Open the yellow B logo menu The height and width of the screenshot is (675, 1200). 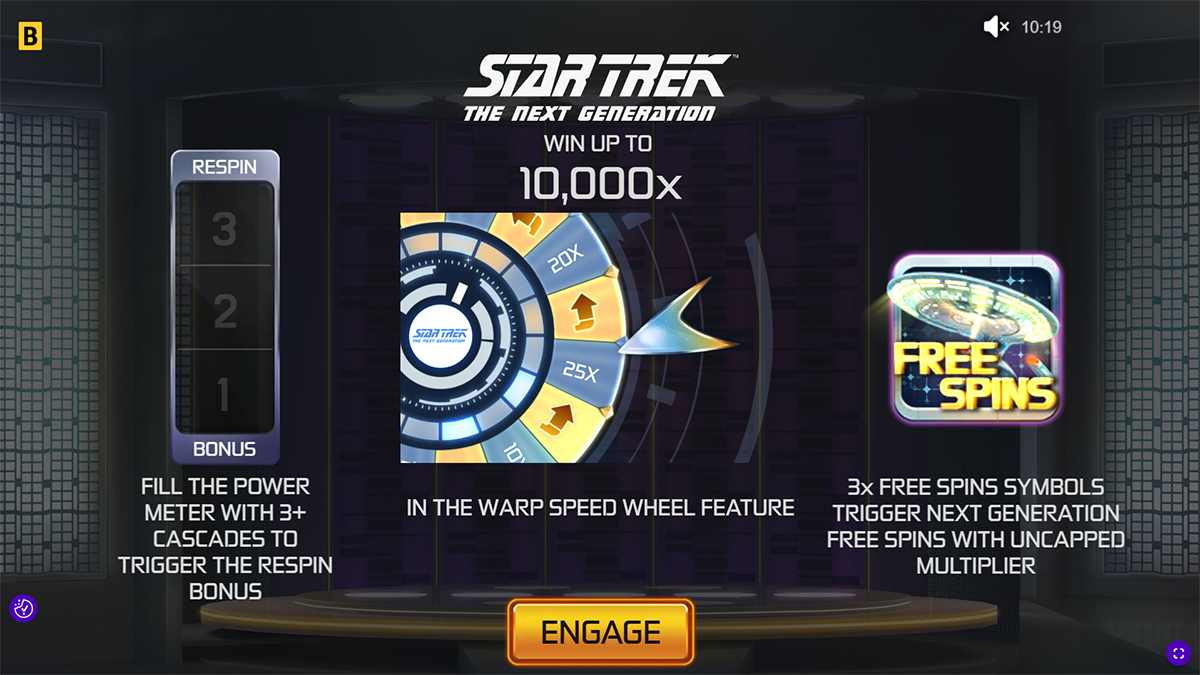(30, 38)
